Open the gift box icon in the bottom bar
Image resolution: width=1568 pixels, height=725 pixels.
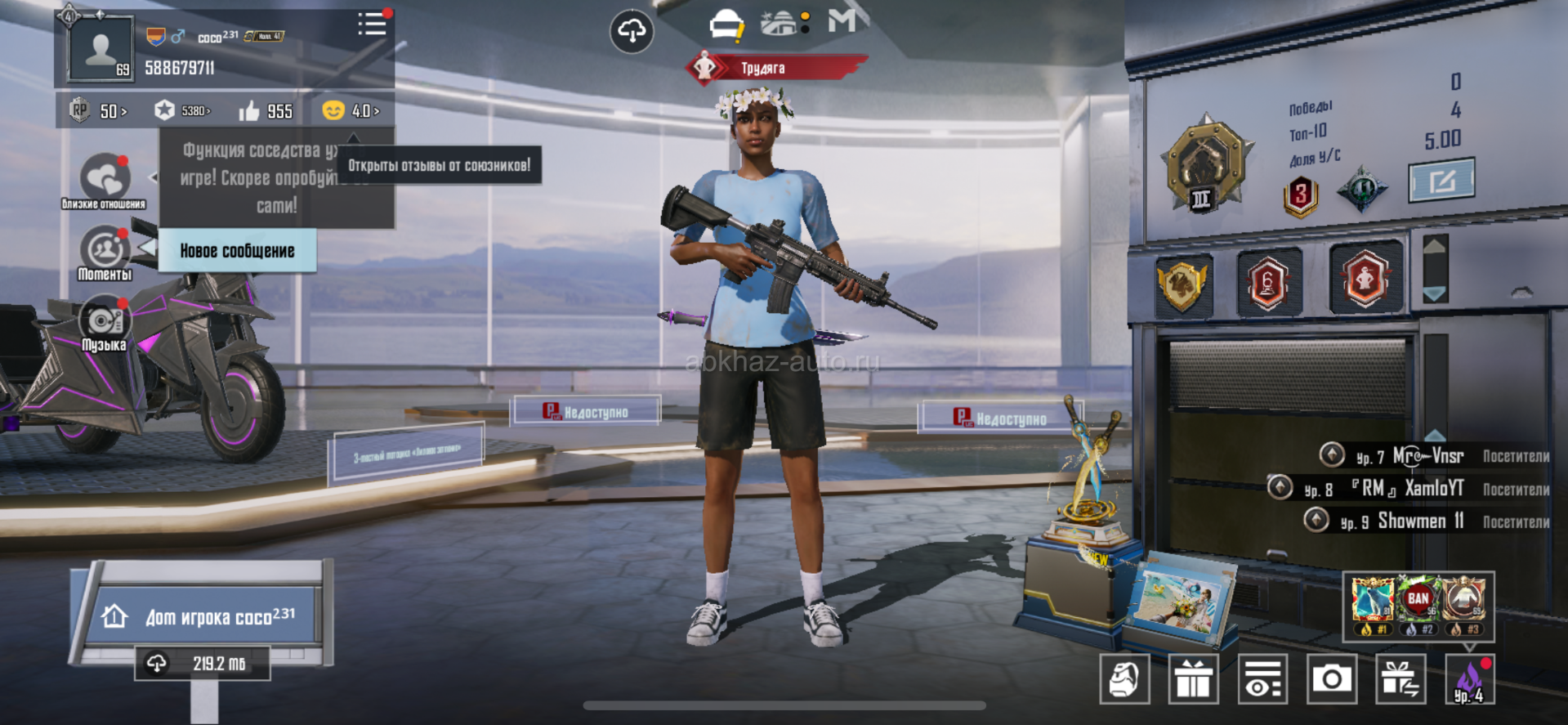(1194, 678)
